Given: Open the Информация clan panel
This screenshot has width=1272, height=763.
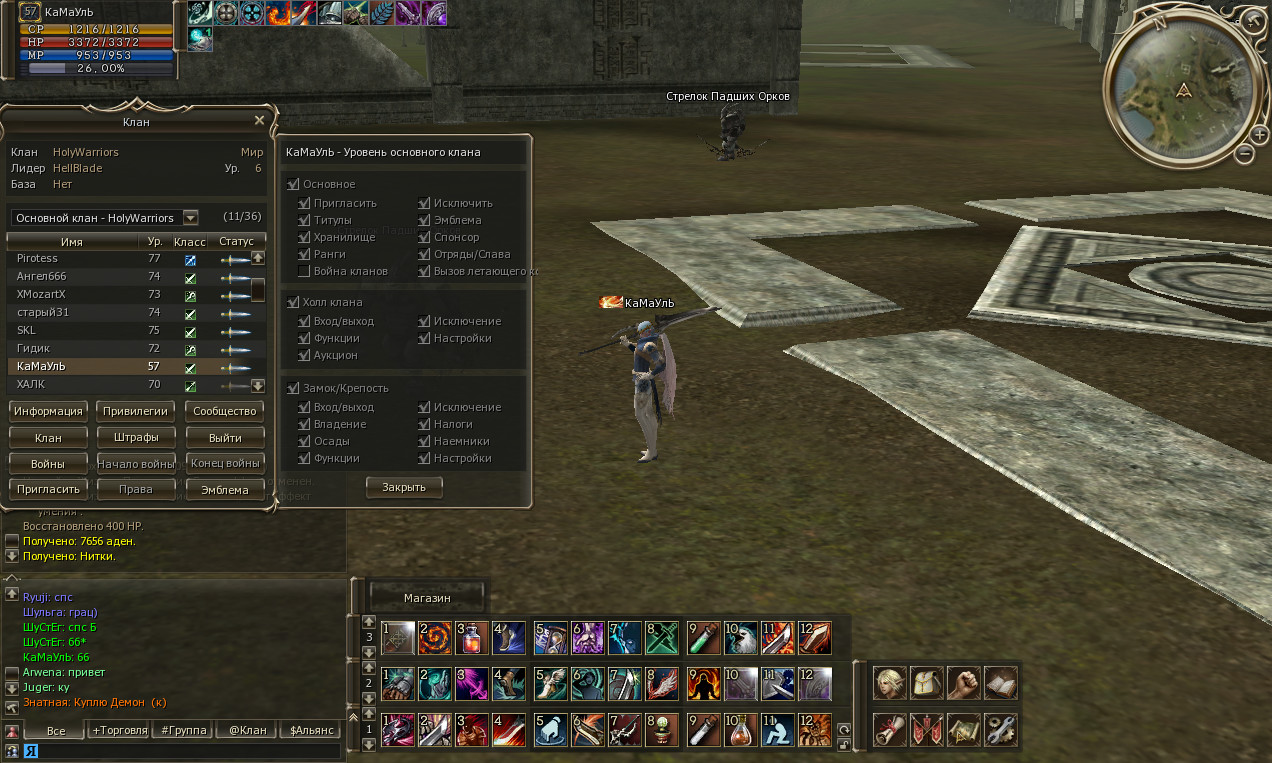Looking at the screenshot, I should [48, 411].
